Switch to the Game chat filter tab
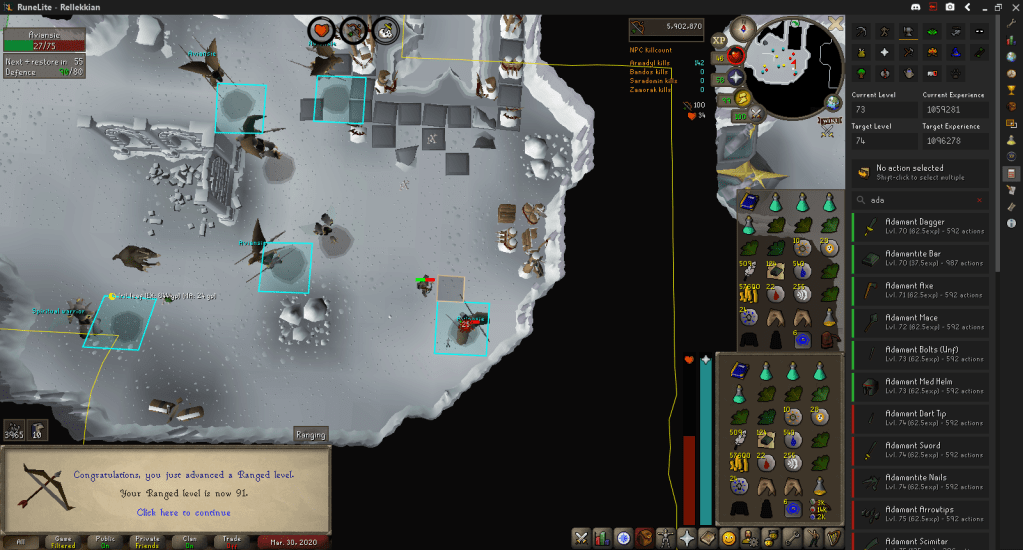 [x=62, y=541]
